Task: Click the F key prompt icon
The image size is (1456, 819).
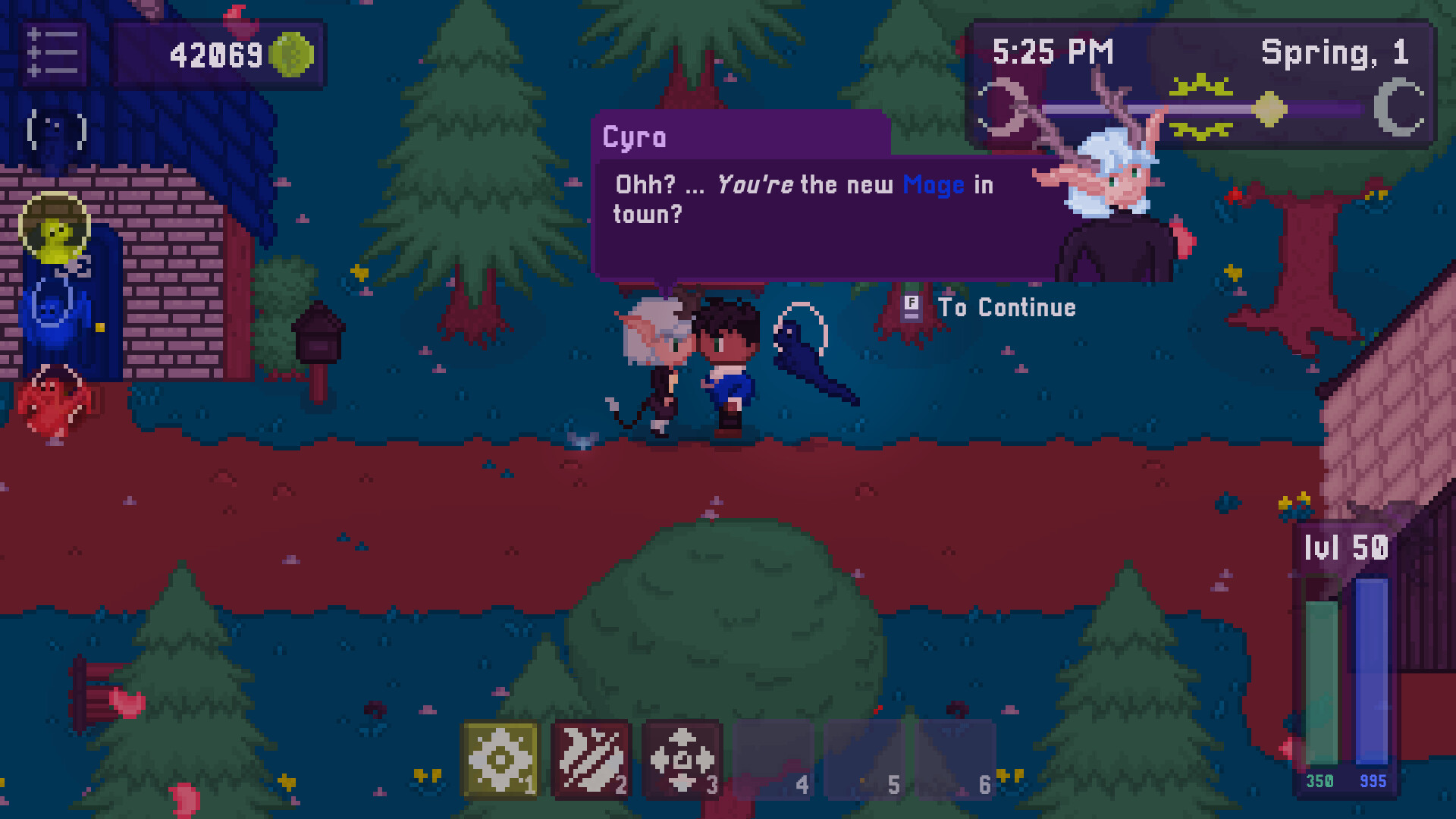Action: [x=910, y=308]
